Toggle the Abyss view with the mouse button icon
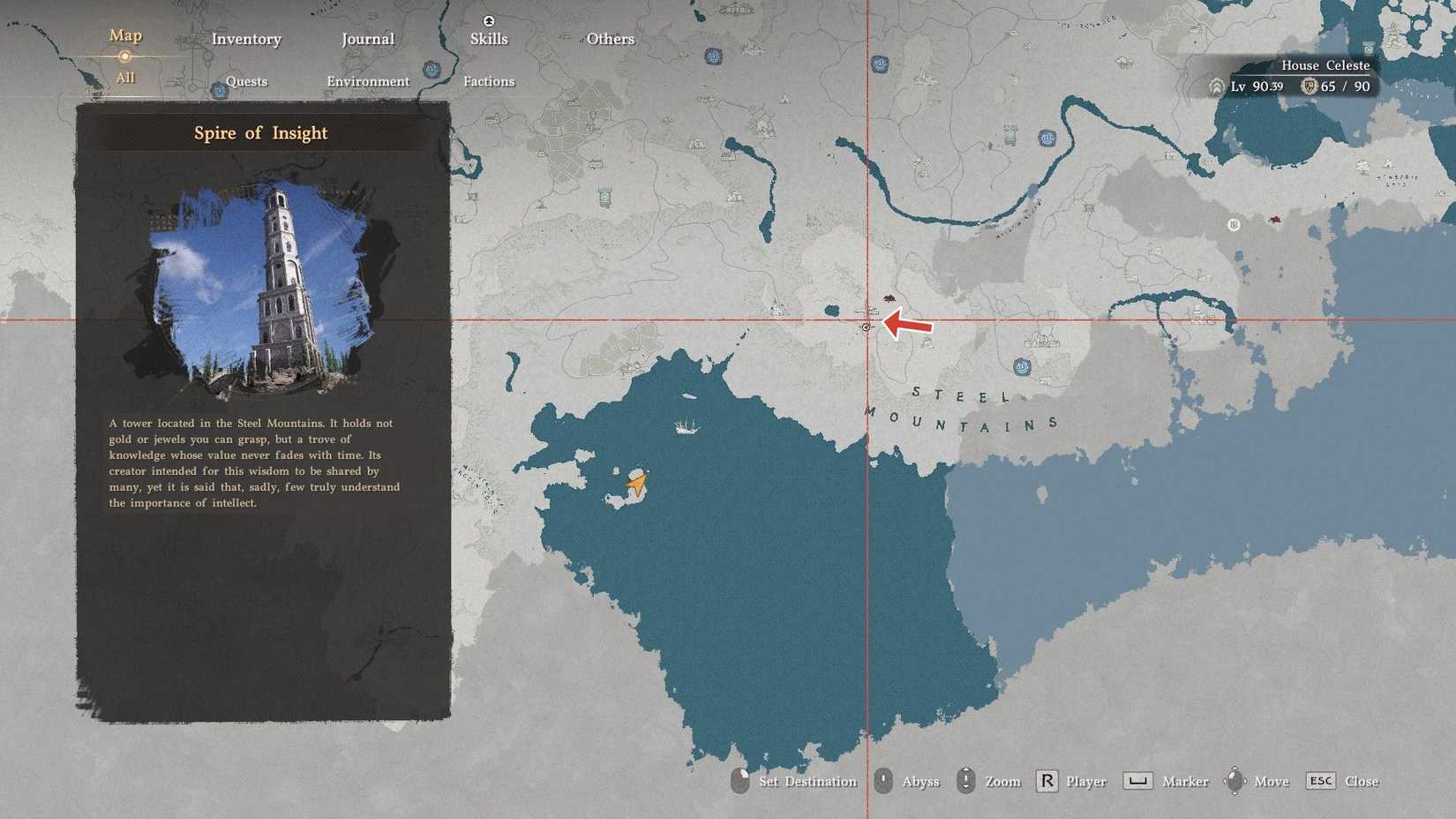The image size is (1456, 819). pos(882,780)
